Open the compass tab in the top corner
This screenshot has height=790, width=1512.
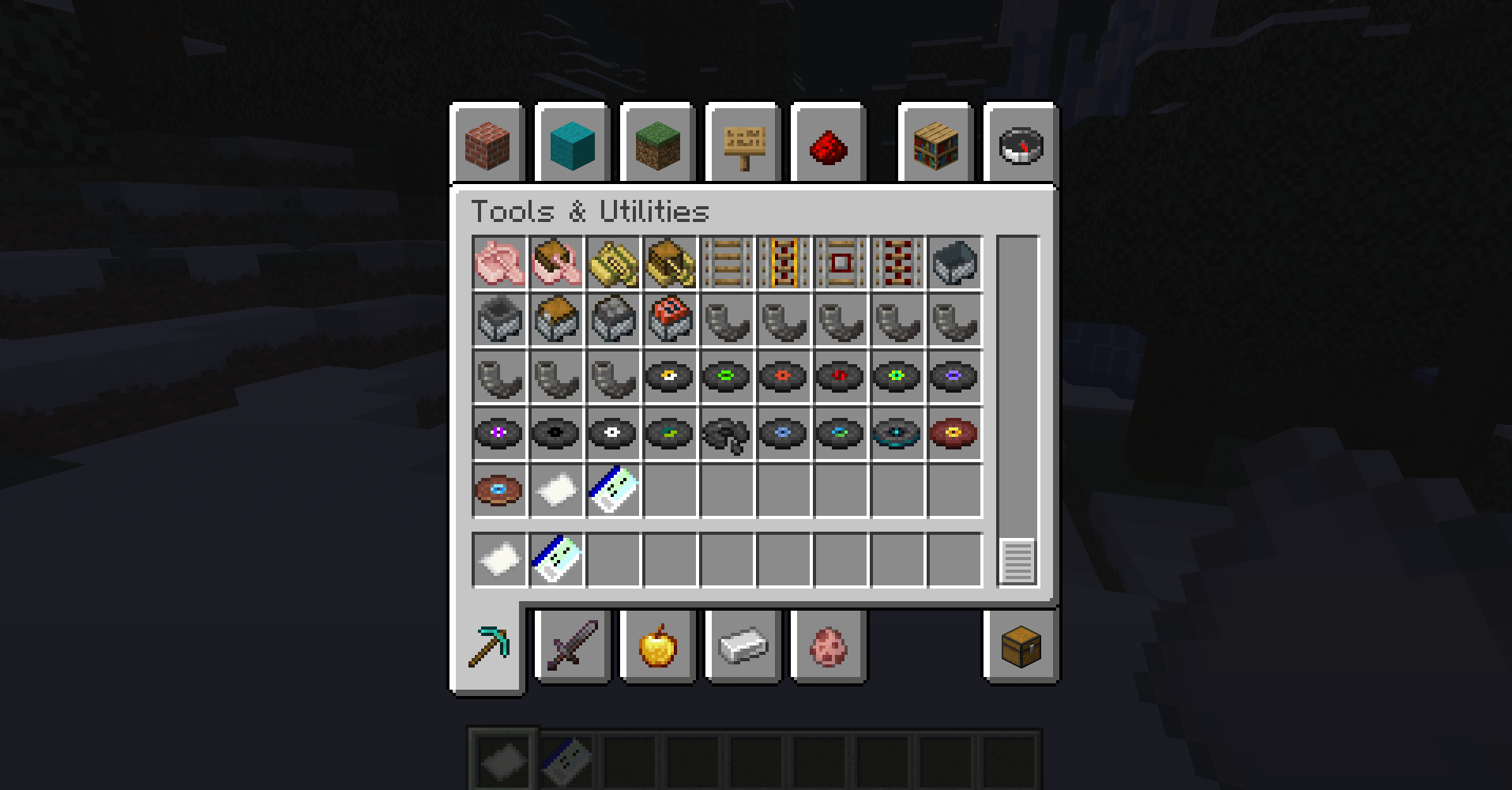pyautogui.click(x=1019, y=145)
